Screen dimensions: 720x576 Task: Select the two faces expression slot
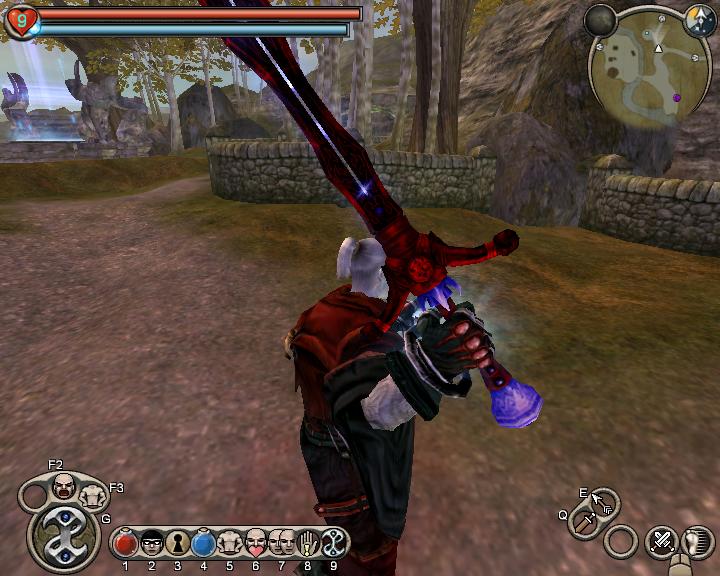281,544
